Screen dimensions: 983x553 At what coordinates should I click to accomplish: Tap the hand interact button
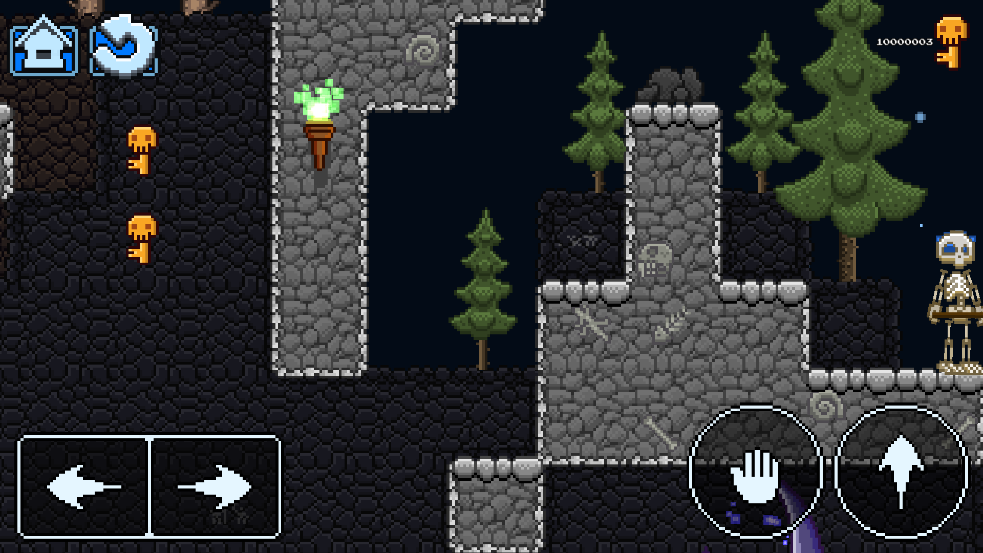pyautogui.click(x=755, y=472)
